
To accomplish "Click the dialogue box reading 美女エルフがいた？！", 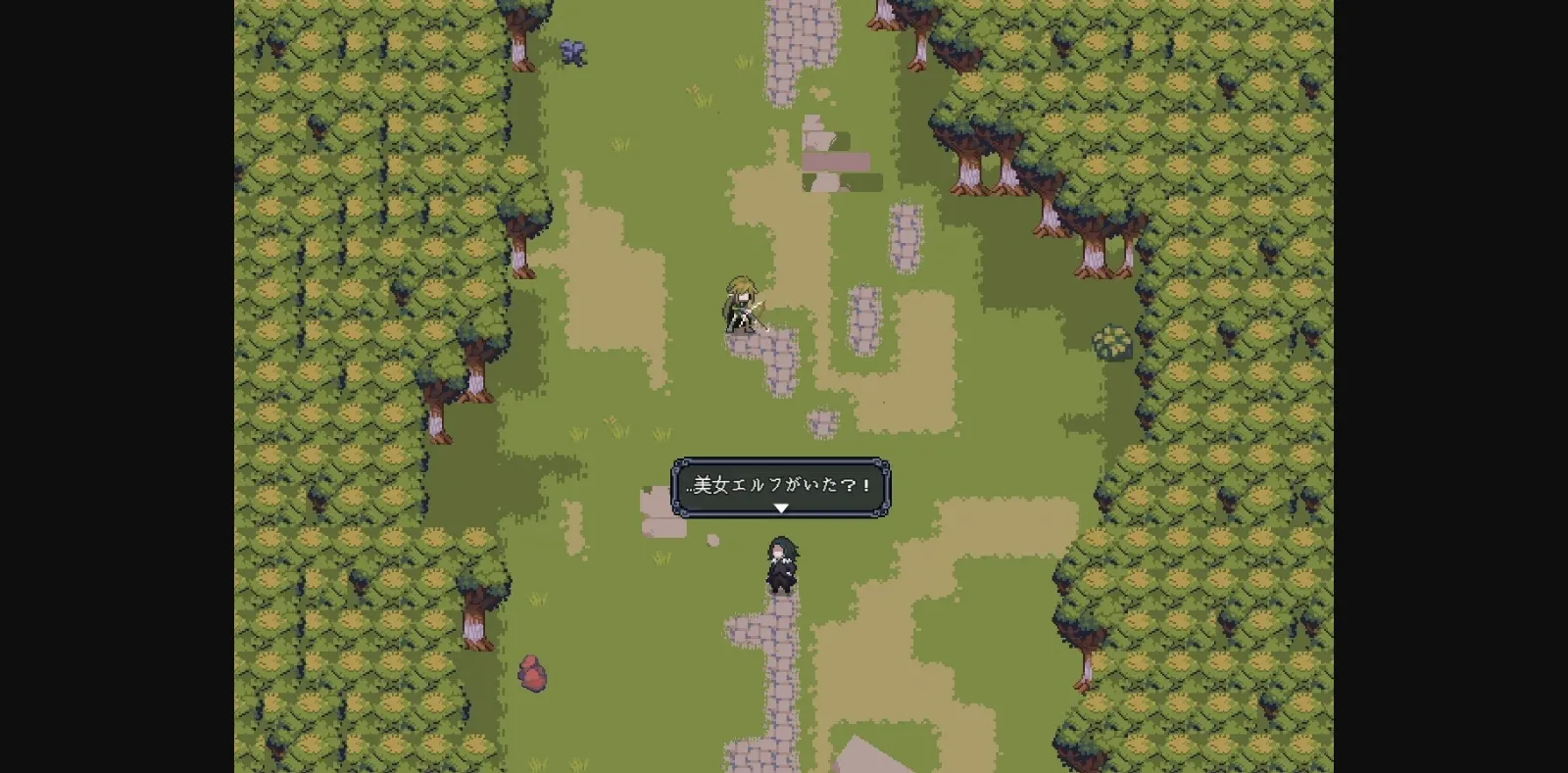I will 781,485.
